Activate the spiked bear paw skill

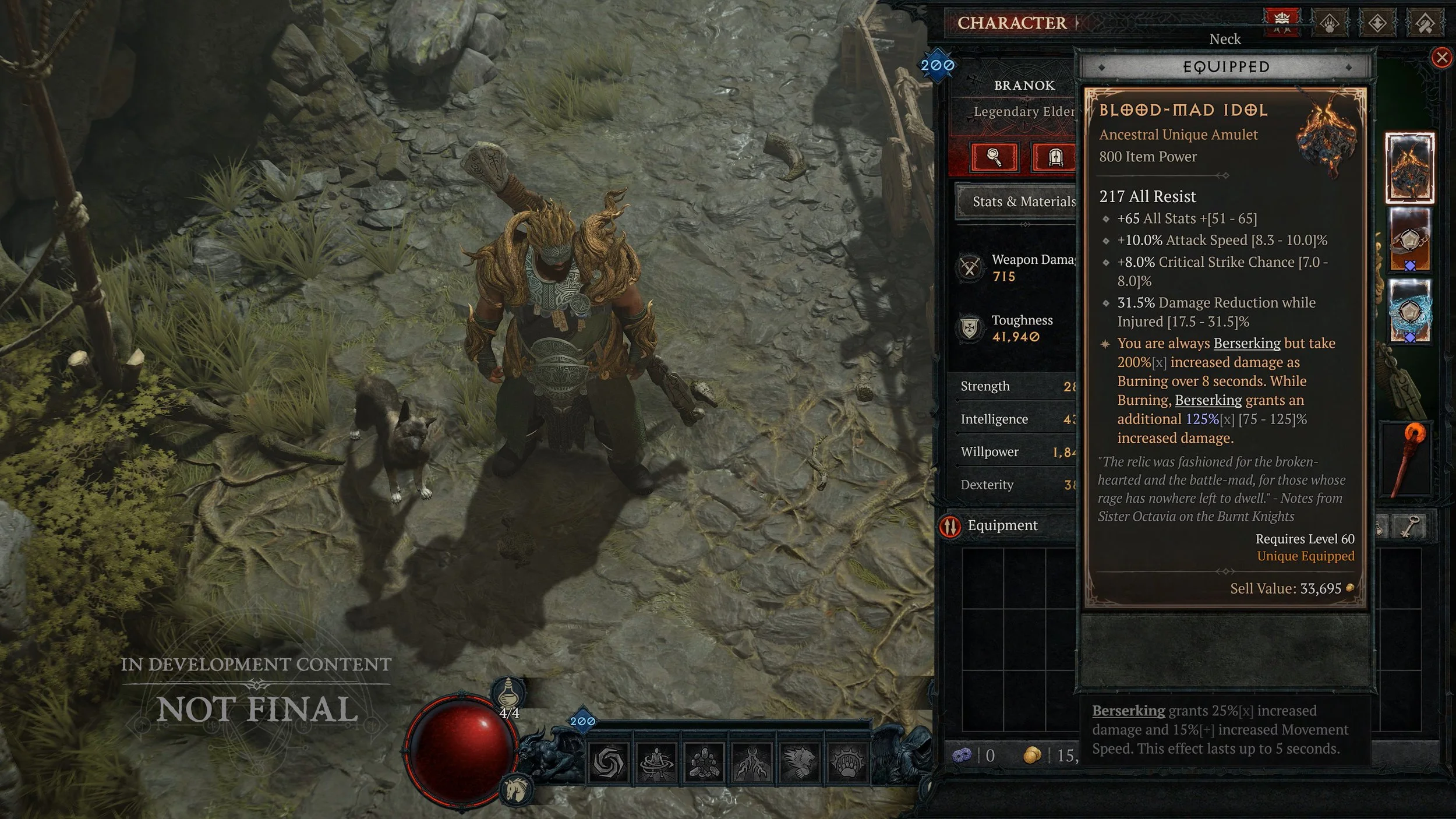tap(847, 762)
